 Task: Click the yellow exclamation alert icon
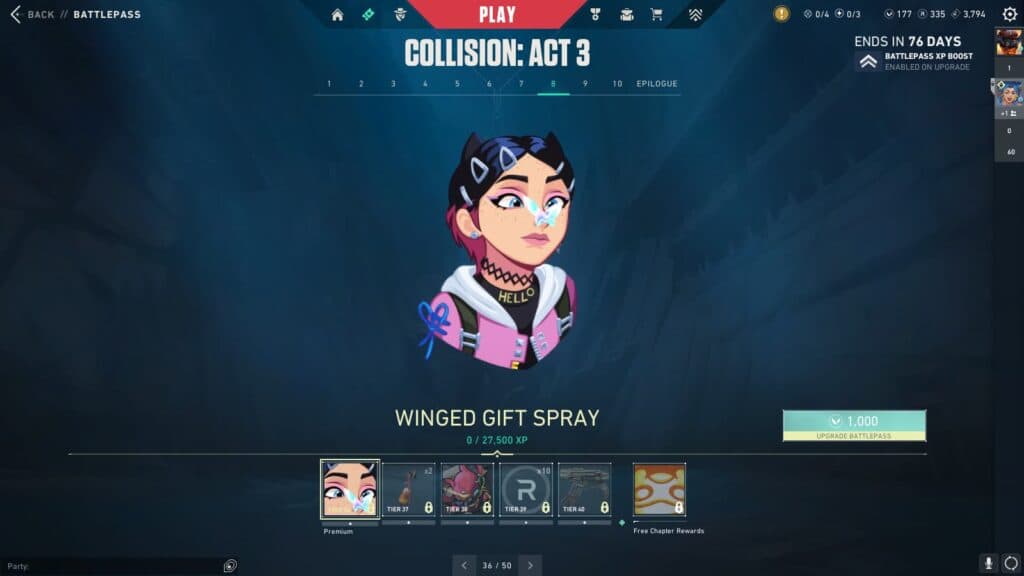tap(781, 14)
